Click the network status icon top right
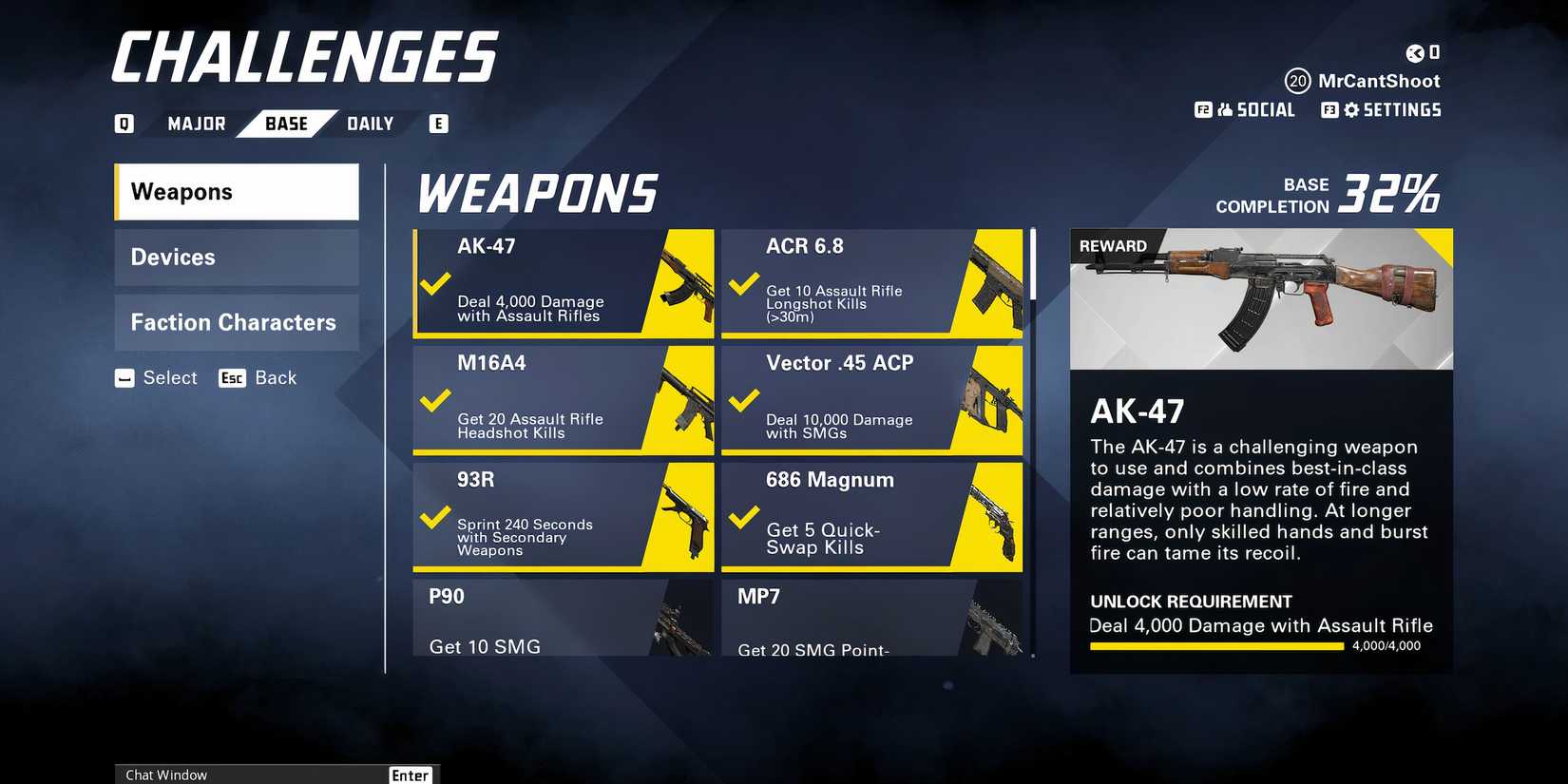The width and height of the screenshot is (1568, 784). 1415,54
